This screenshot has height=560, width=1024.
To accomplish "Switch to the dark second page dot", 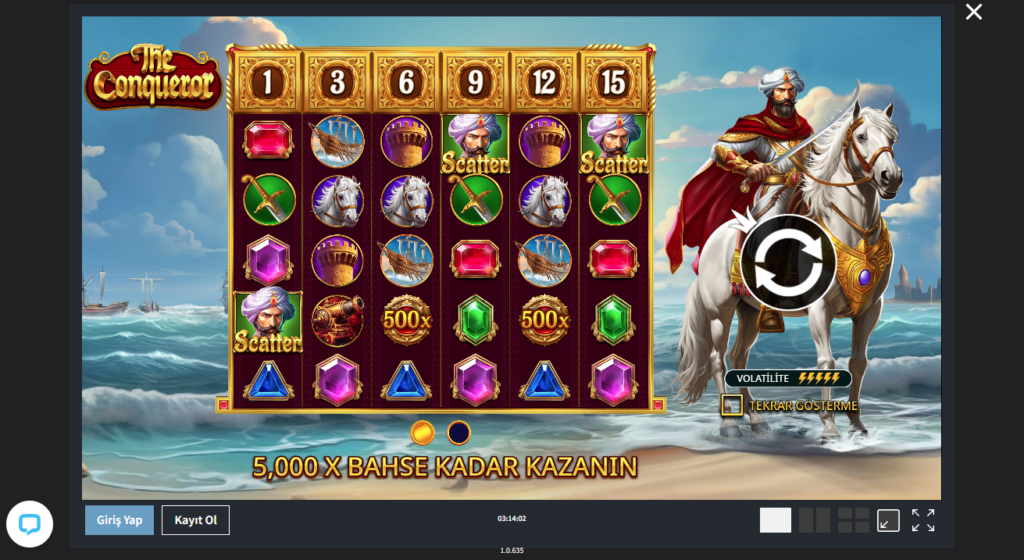I will 459,432.
